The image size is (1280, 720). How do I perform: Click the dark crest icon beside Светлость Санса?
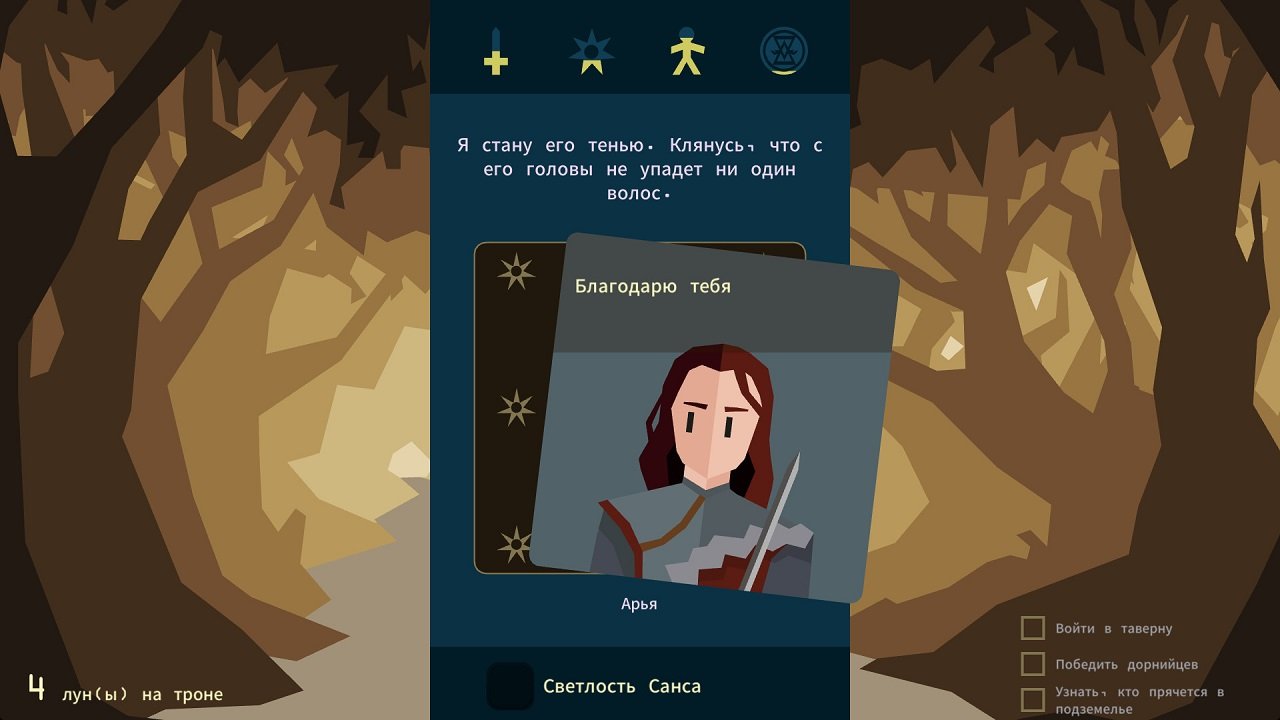pos(510,687)
